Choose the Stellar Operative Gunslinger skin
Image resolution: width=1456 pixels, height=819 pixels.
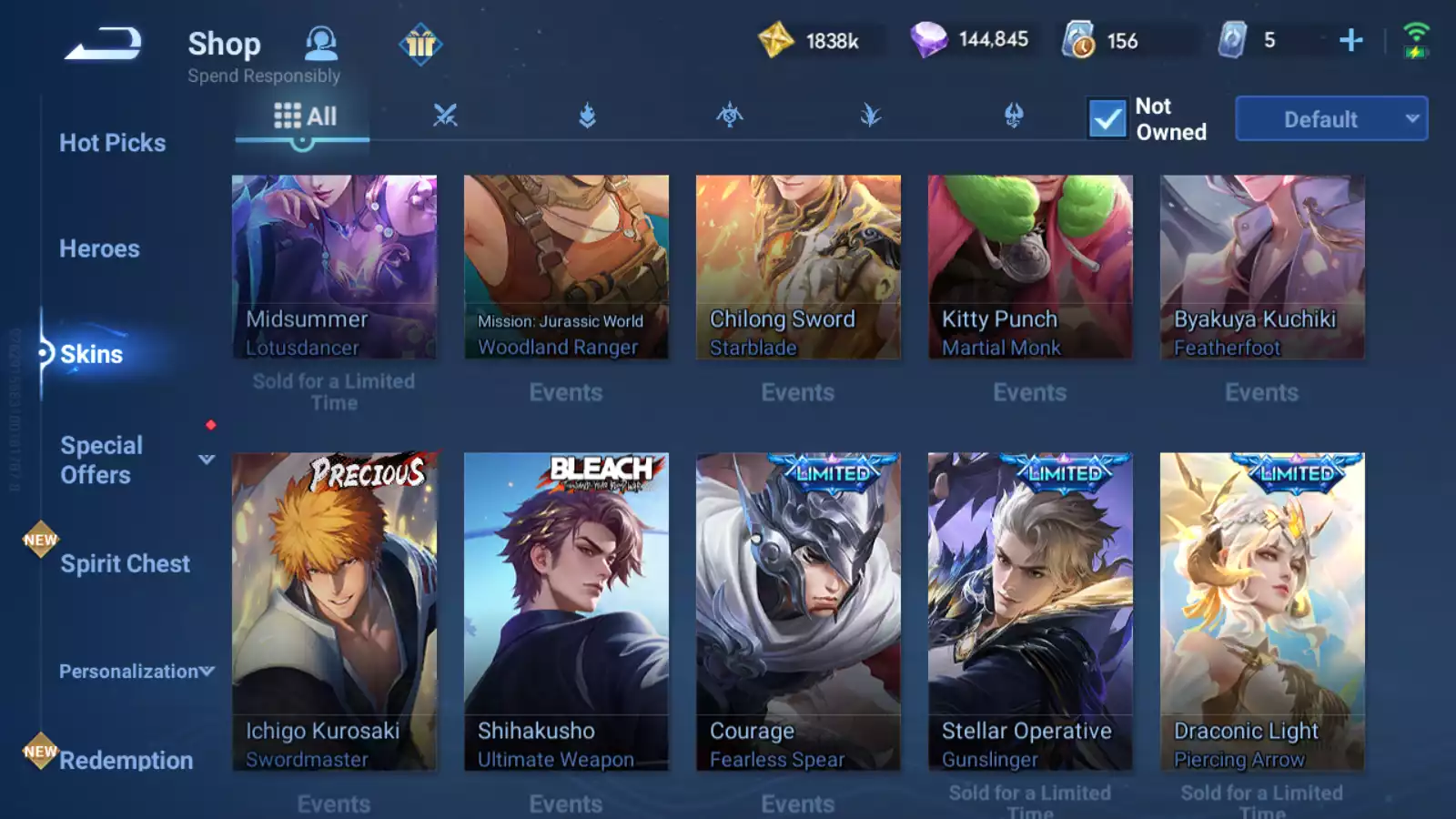coord(1030,612)
